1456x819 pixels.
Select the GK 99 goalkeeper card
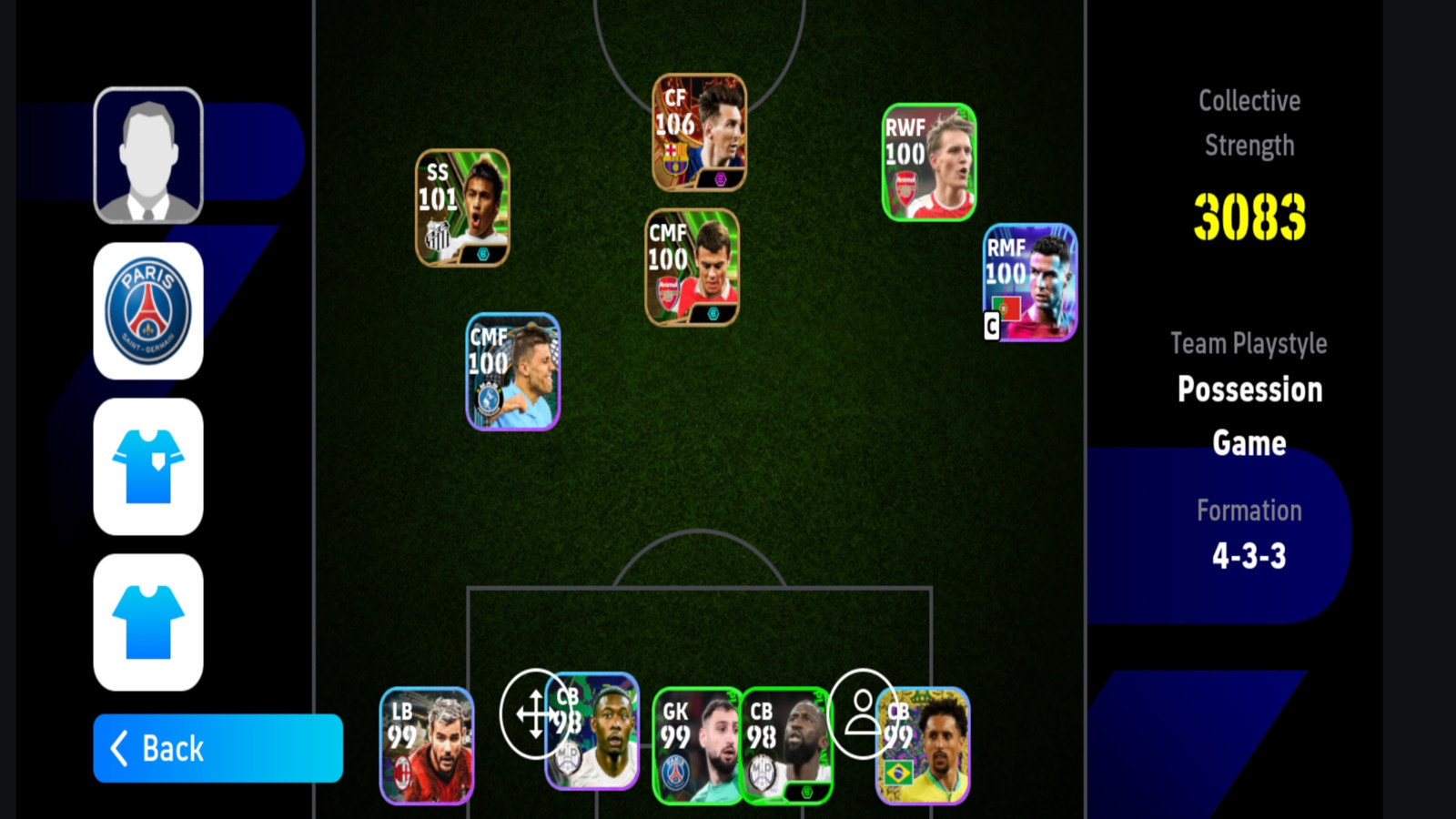click(x=696, y=746)
